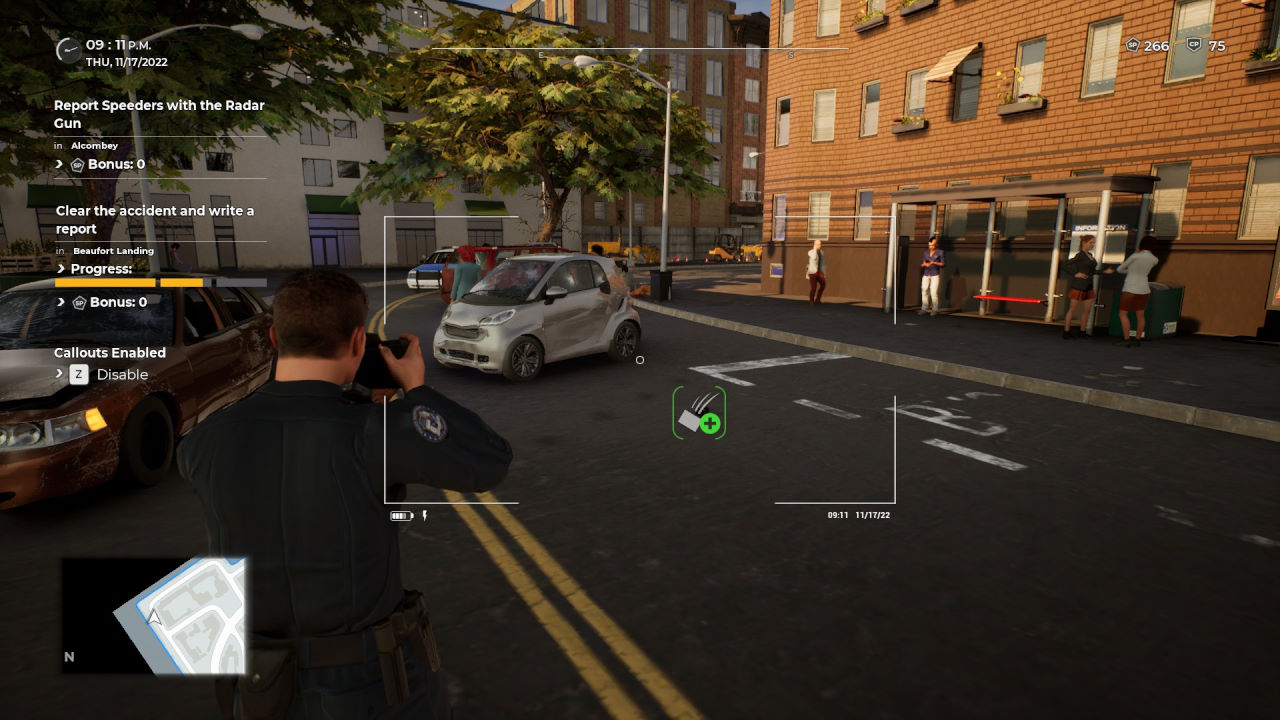Select the Report Speeders with Radar Gun objective
This screenshot has width=1280, height=720.
pos(159,114)
